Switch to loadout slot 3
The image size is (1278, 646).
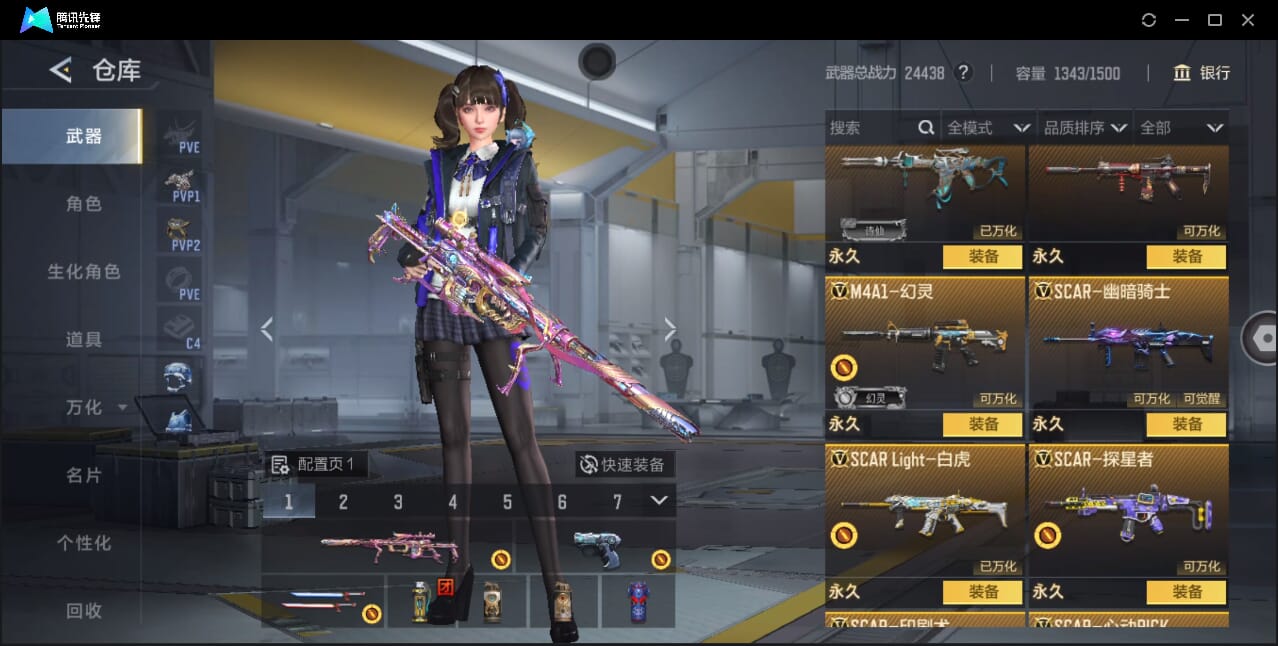[398, 502]
